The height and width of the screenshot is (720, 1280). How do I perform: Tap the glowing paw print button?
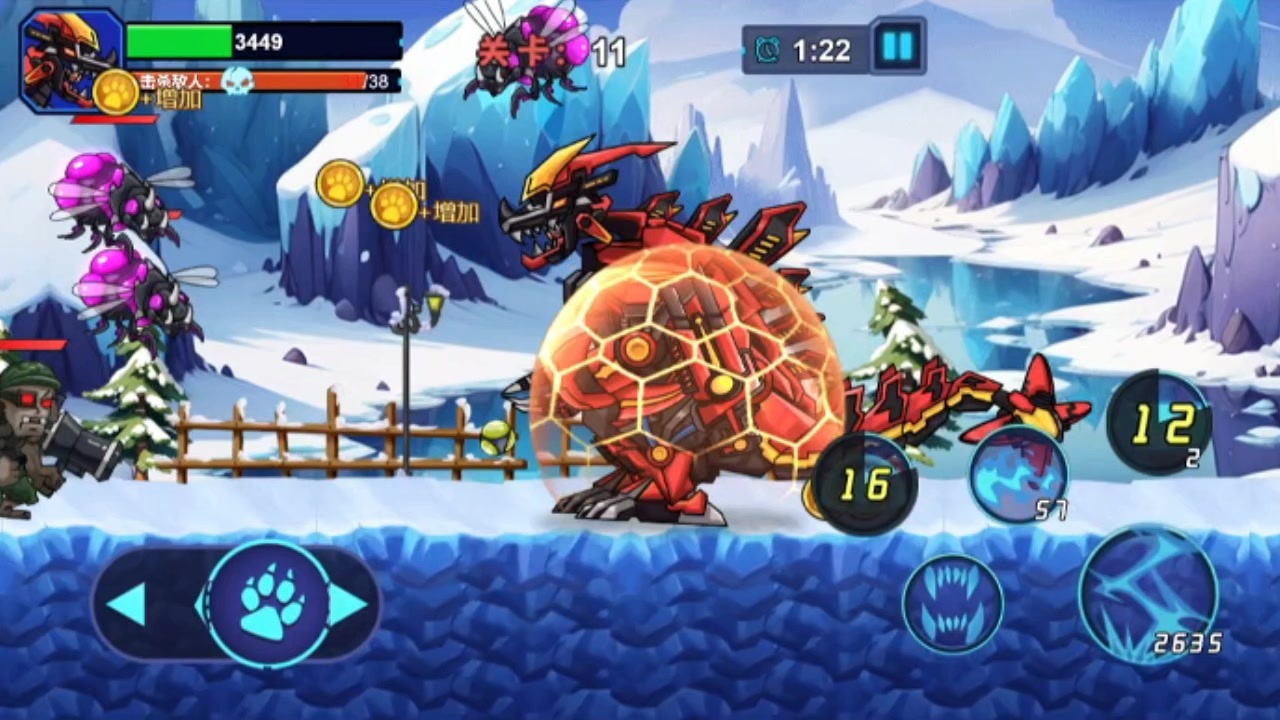(270, 604)
